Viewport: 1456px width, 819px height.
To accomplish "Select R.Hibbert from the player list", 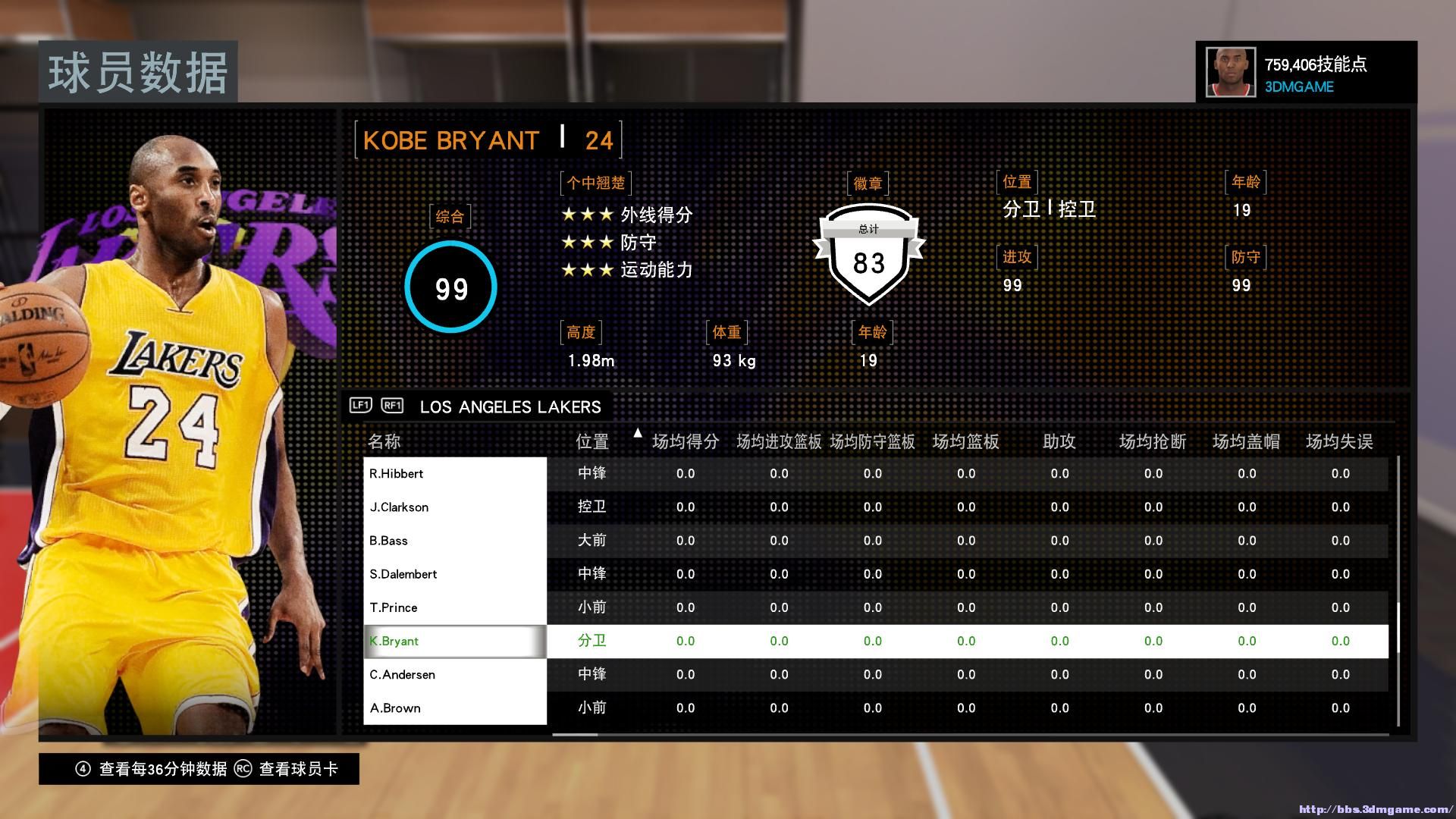I will click(x=455, y=473).
